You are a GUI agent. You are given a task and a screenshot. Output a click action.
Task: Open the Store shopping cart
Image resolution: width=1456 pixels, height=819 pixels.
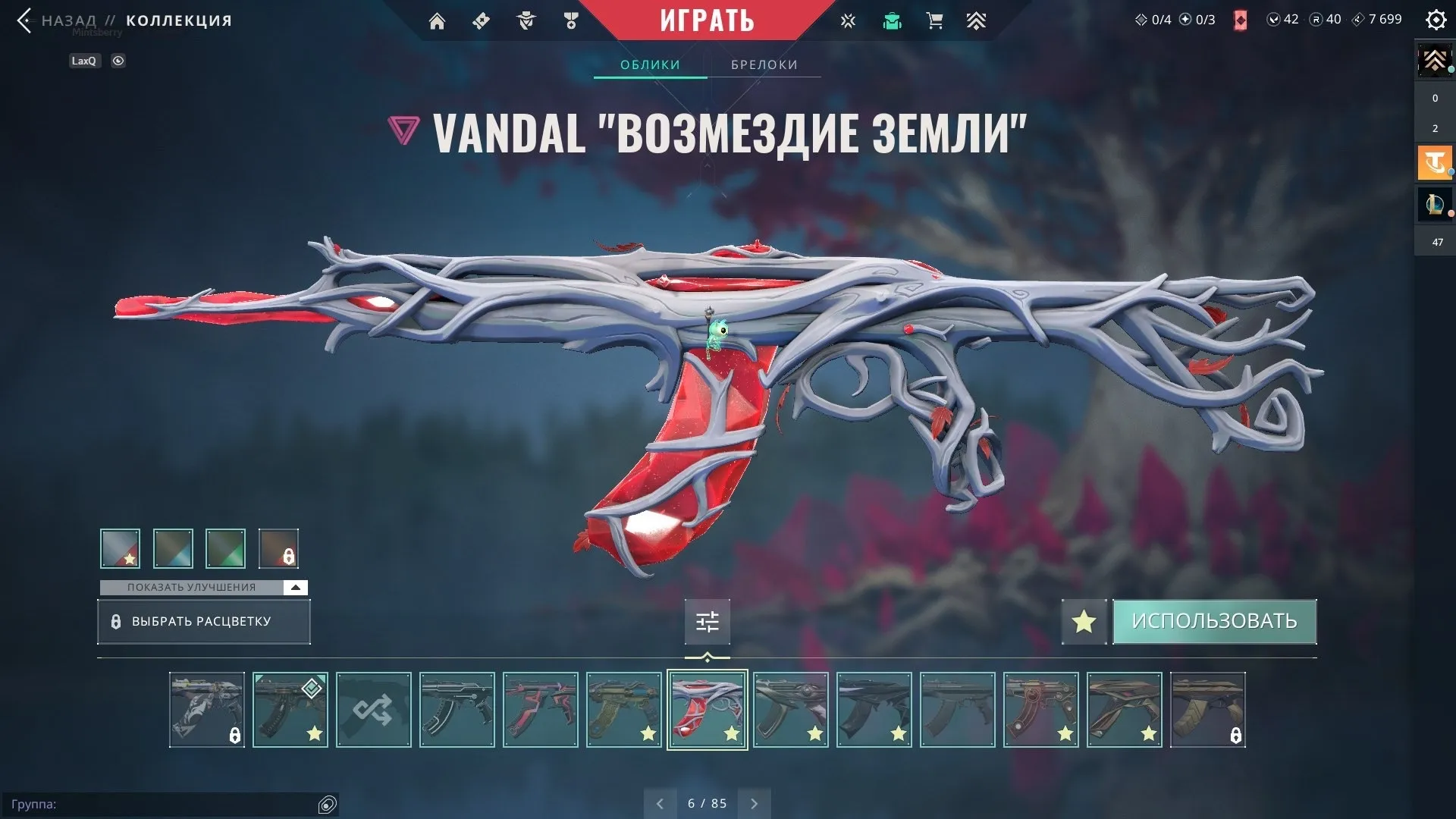934,20
